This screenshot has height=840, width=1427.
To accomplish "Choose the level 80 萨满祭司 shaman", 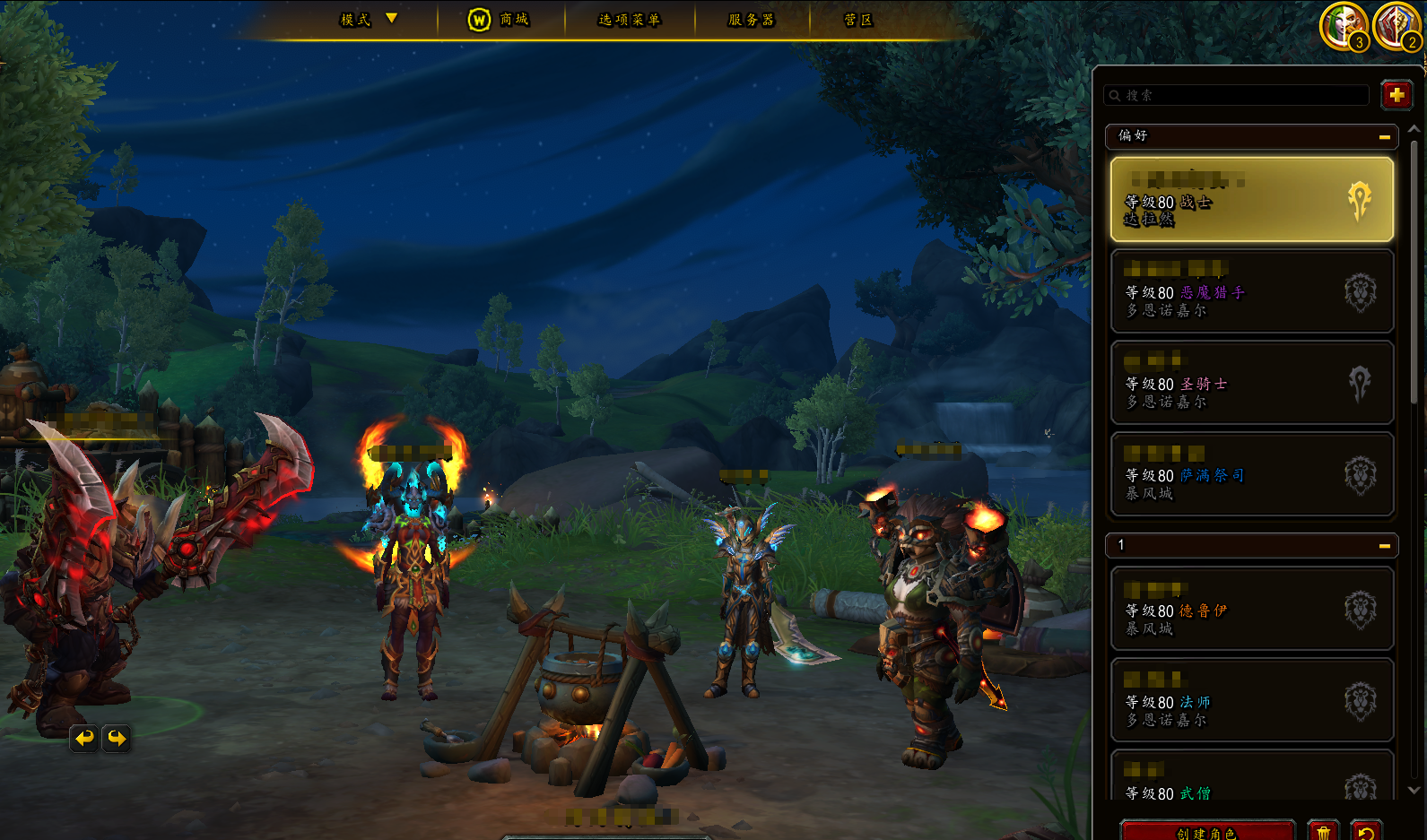I will tap(1251, 474).
